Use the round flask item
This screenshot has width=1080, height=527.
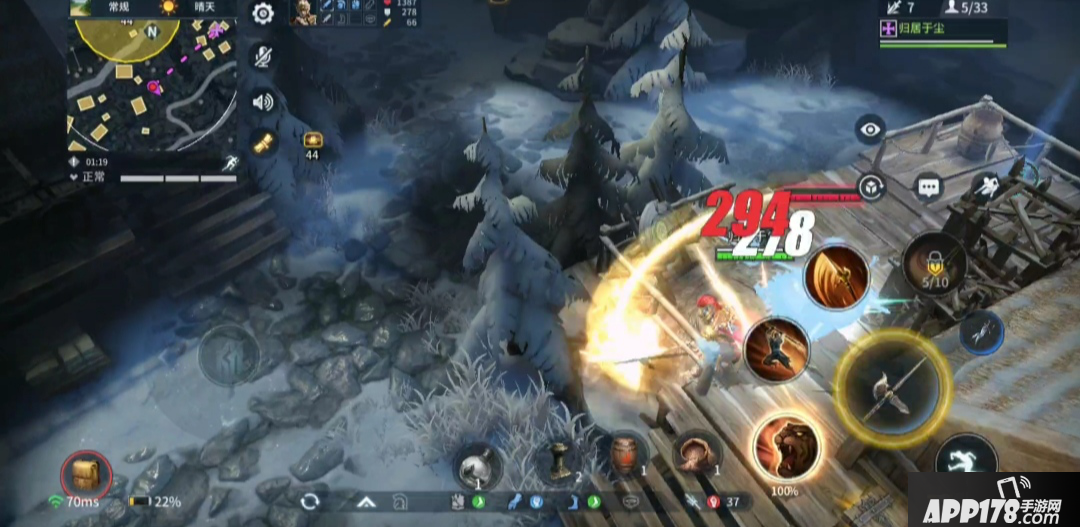coord(478,466)
